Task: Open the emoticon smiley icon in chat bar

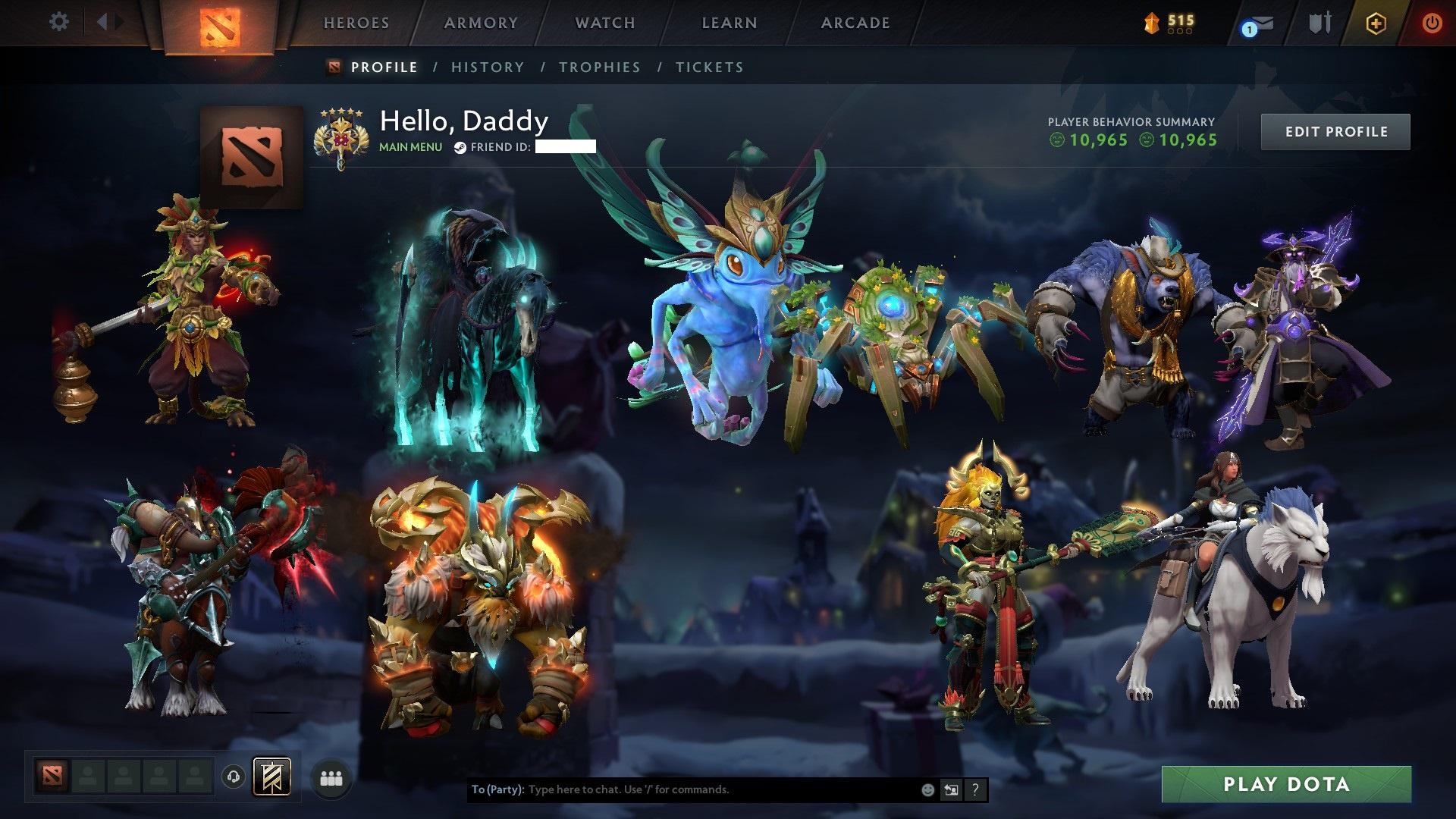Action: click(927, 789)
